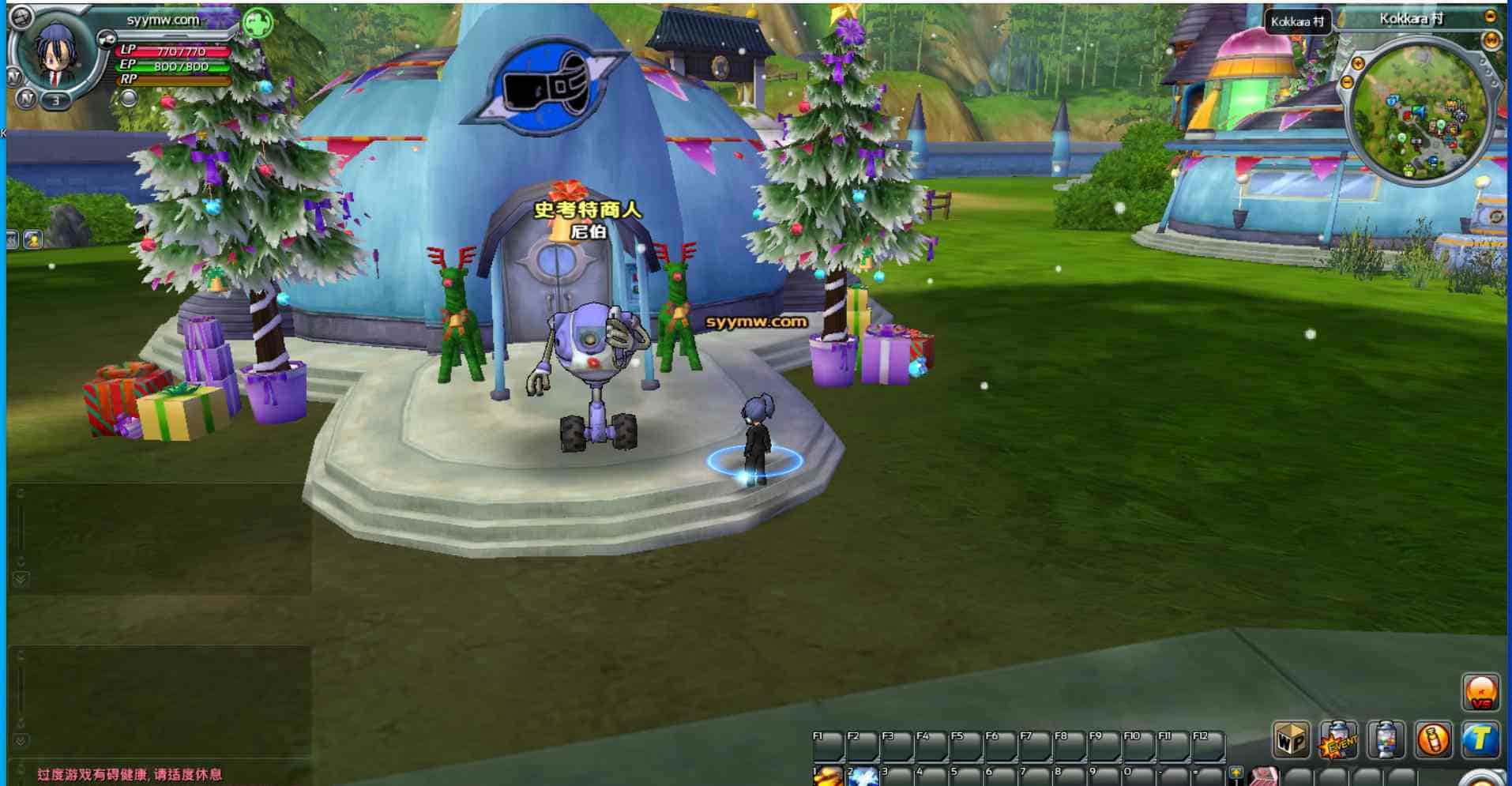Click the chat panel down-arrow button

(x=21, y=579)
